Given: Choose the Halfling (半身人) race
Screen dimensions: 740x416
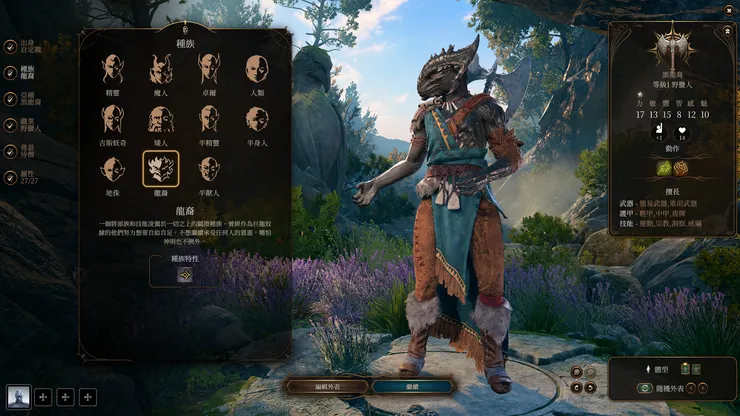Looking at the screenshot, I should pyautogui.click(x=257, y=119).
